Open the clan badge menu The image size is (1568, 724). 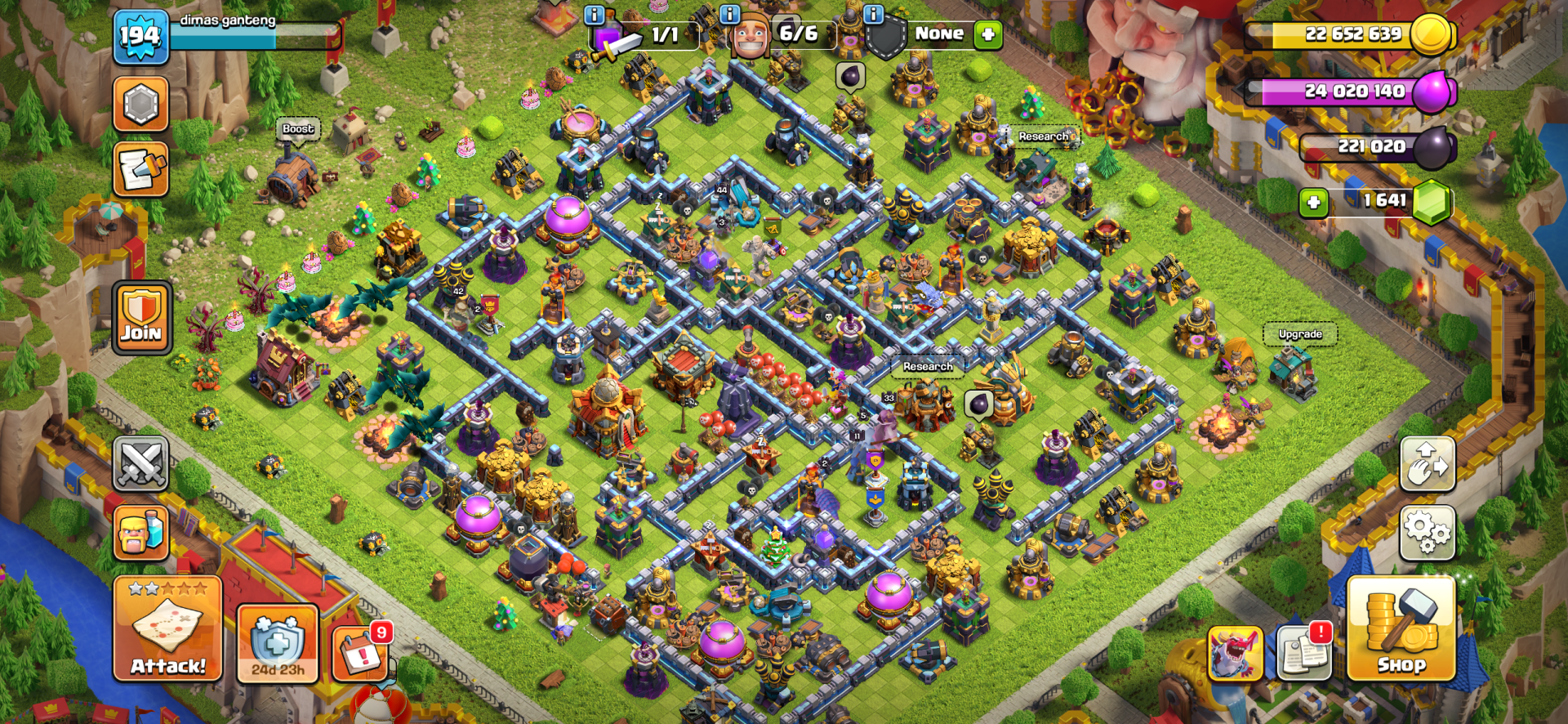click(140, 105)
